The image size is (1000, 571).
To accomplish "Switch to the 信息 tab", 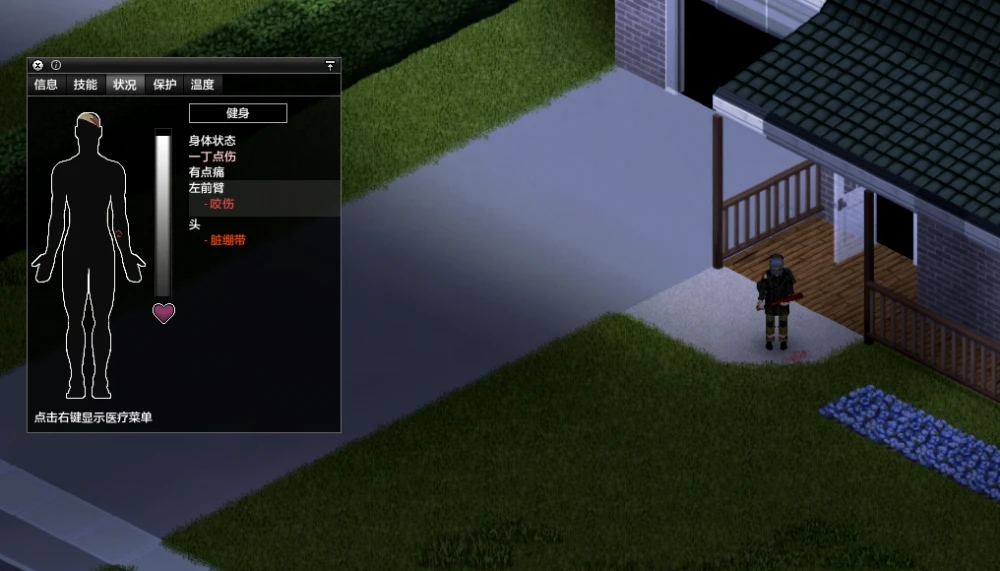I will [46, 85].
